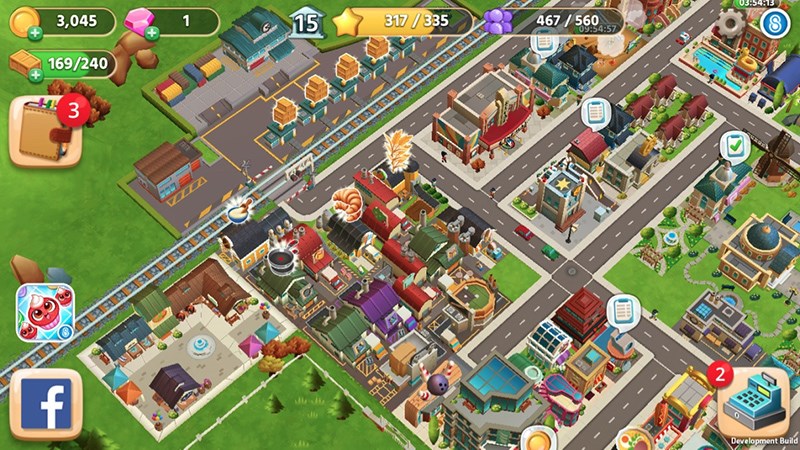Open the cash register shop
Viewport: 800px width, 450px height.
753,400
